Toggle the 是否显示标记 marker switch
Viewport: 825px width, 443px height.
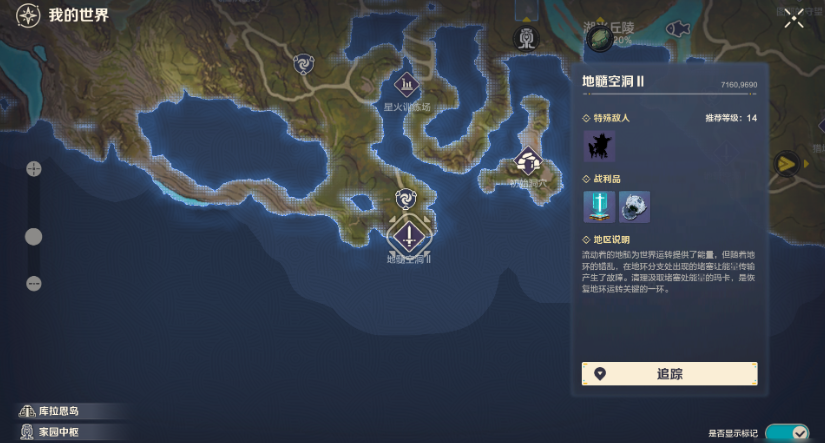pos(787,433)
